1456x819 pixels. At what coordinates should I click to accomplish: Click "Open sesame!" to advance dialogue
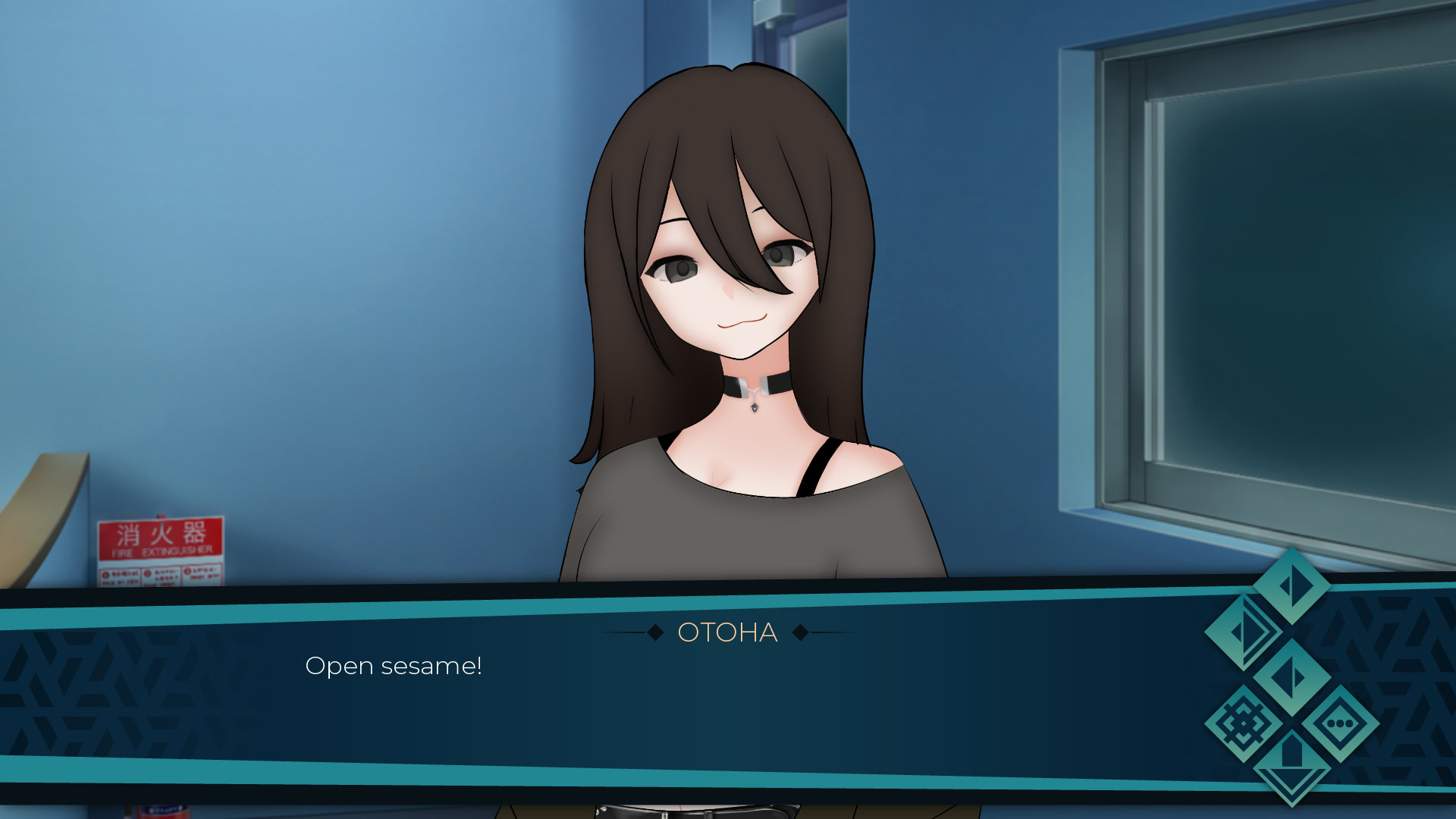[394, 666]
